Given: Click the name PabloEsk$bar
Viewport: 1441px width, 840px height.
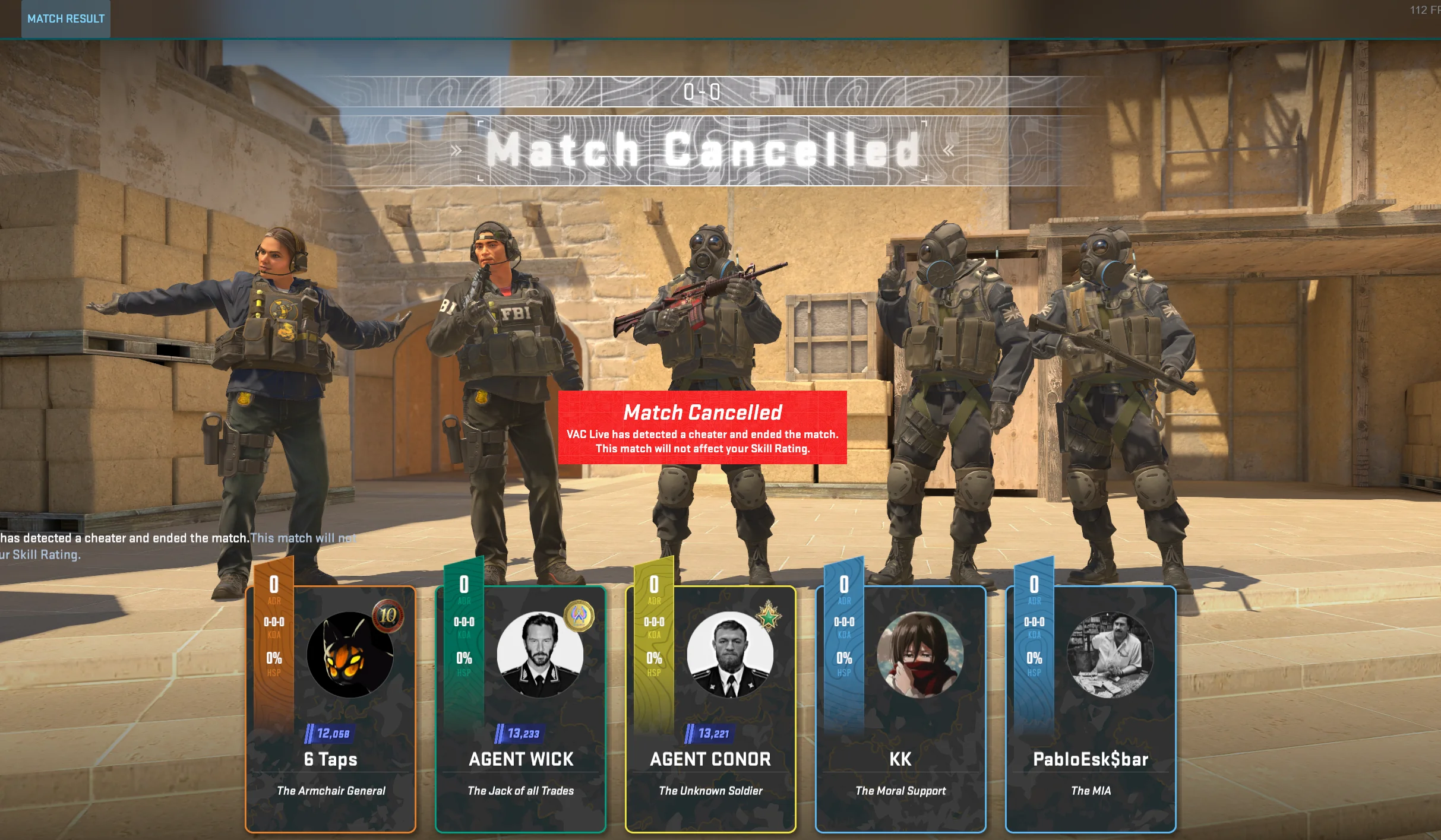Looking at the screenshot, I should point(1089,760).
